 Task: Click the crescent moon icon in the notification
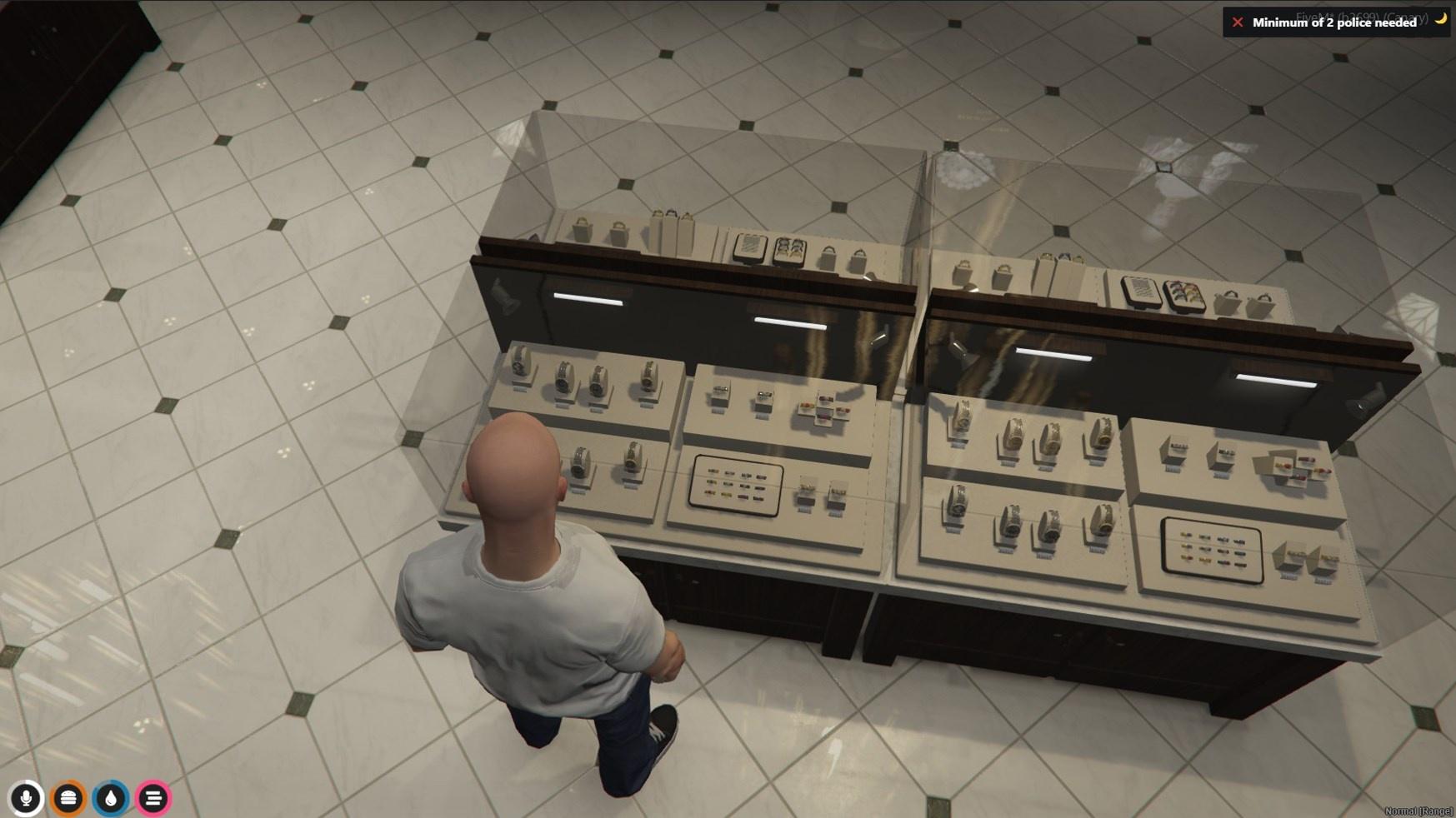[1441, 19]
